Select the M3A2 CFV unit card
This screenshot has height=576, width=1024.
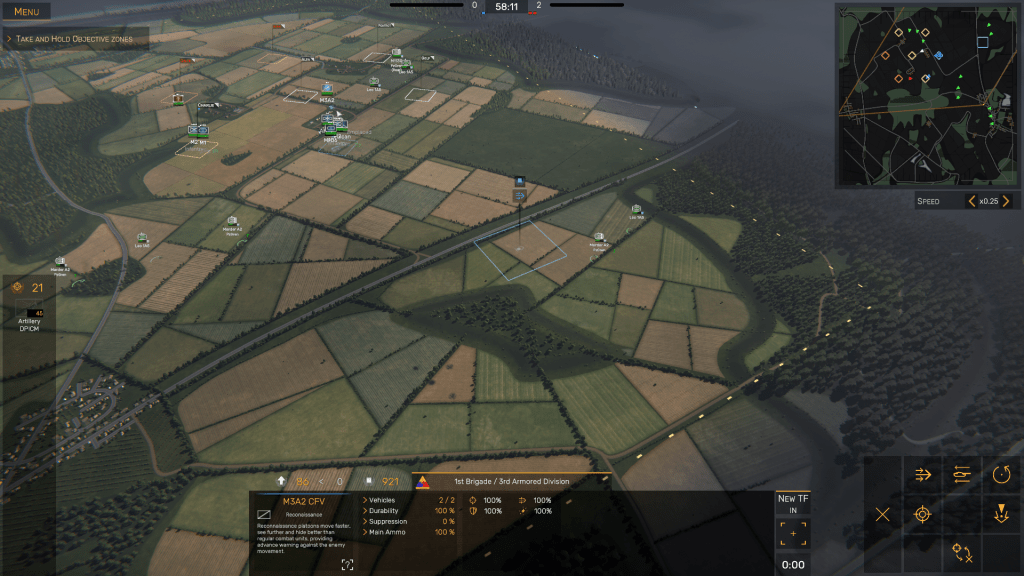[300, 501]
